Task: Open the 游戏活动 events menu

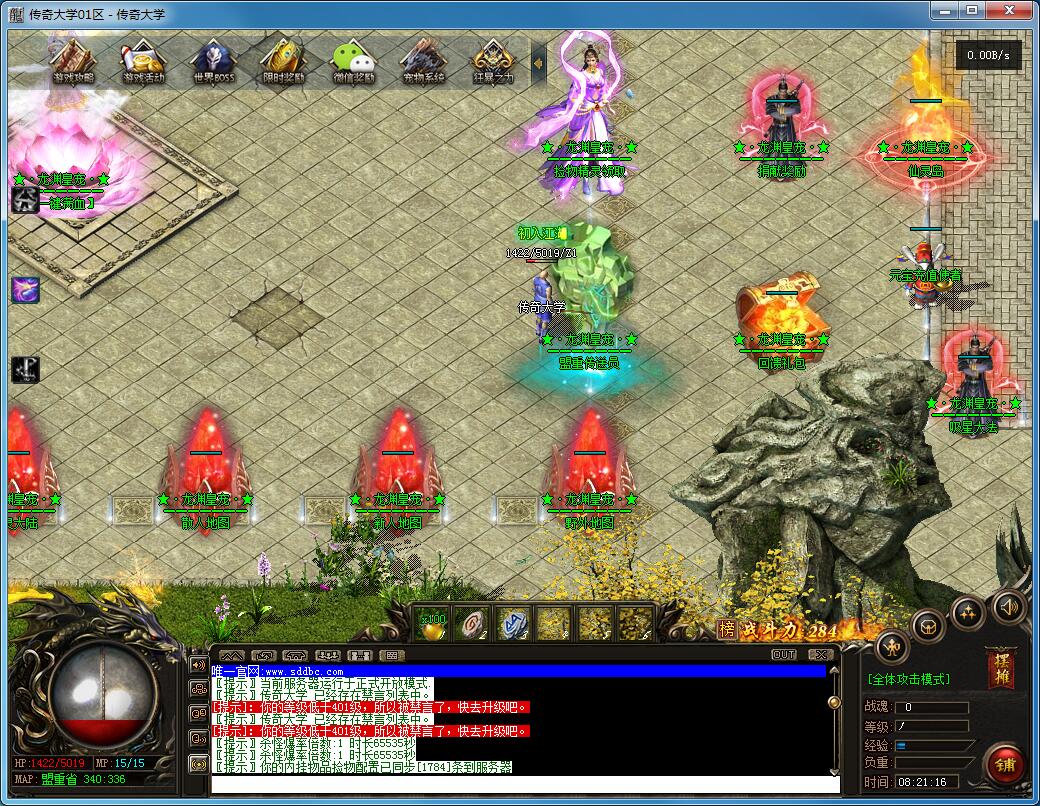Action: coord(143,61)
